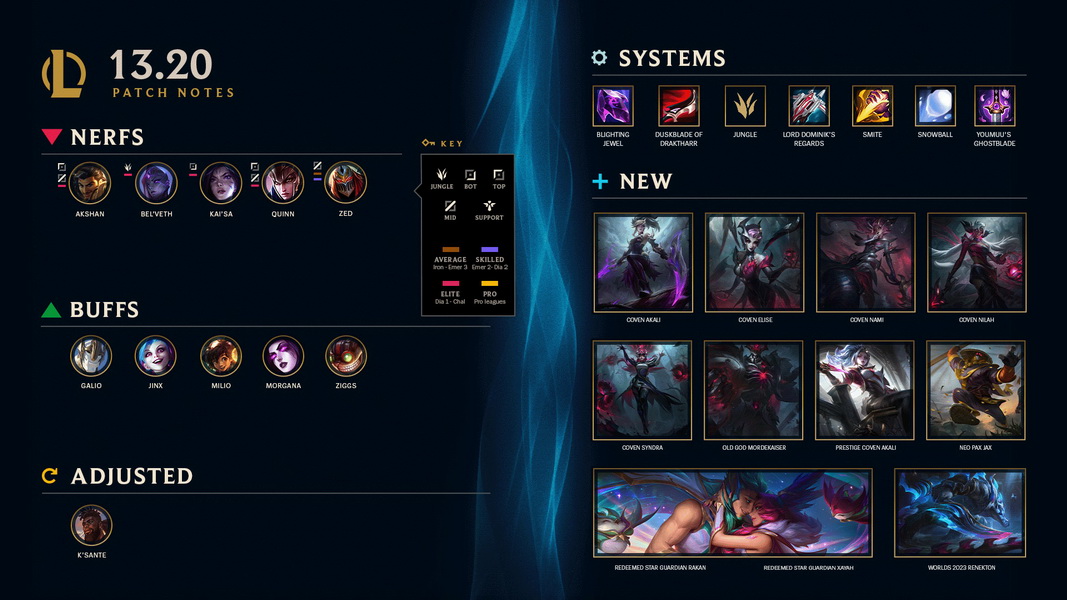Open the K'Sante adjusted portrait
This screenshot has width=1067, height=600.
pos(91,526)
